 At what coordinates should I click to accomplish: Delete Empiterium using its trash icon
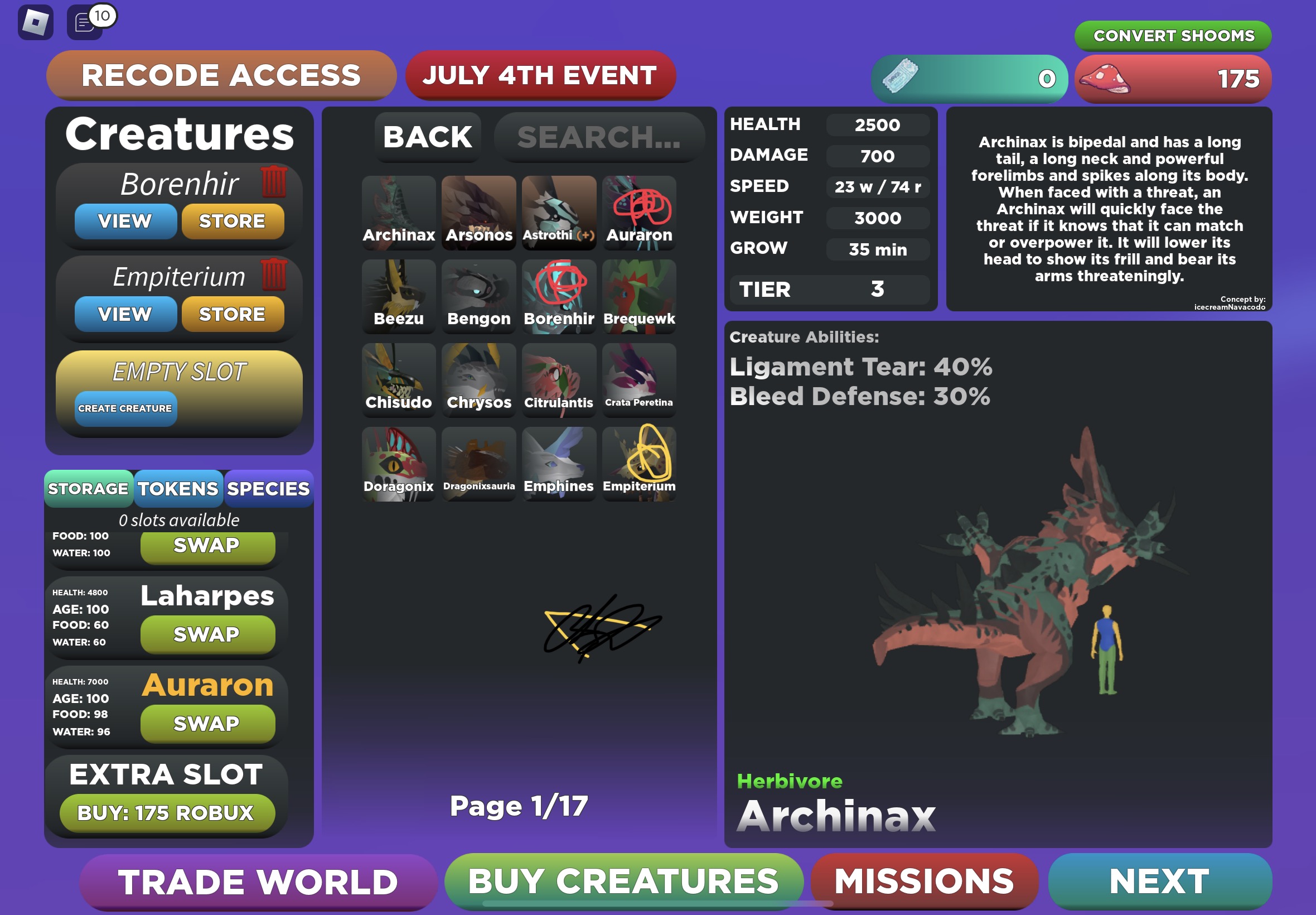(275, 274)
